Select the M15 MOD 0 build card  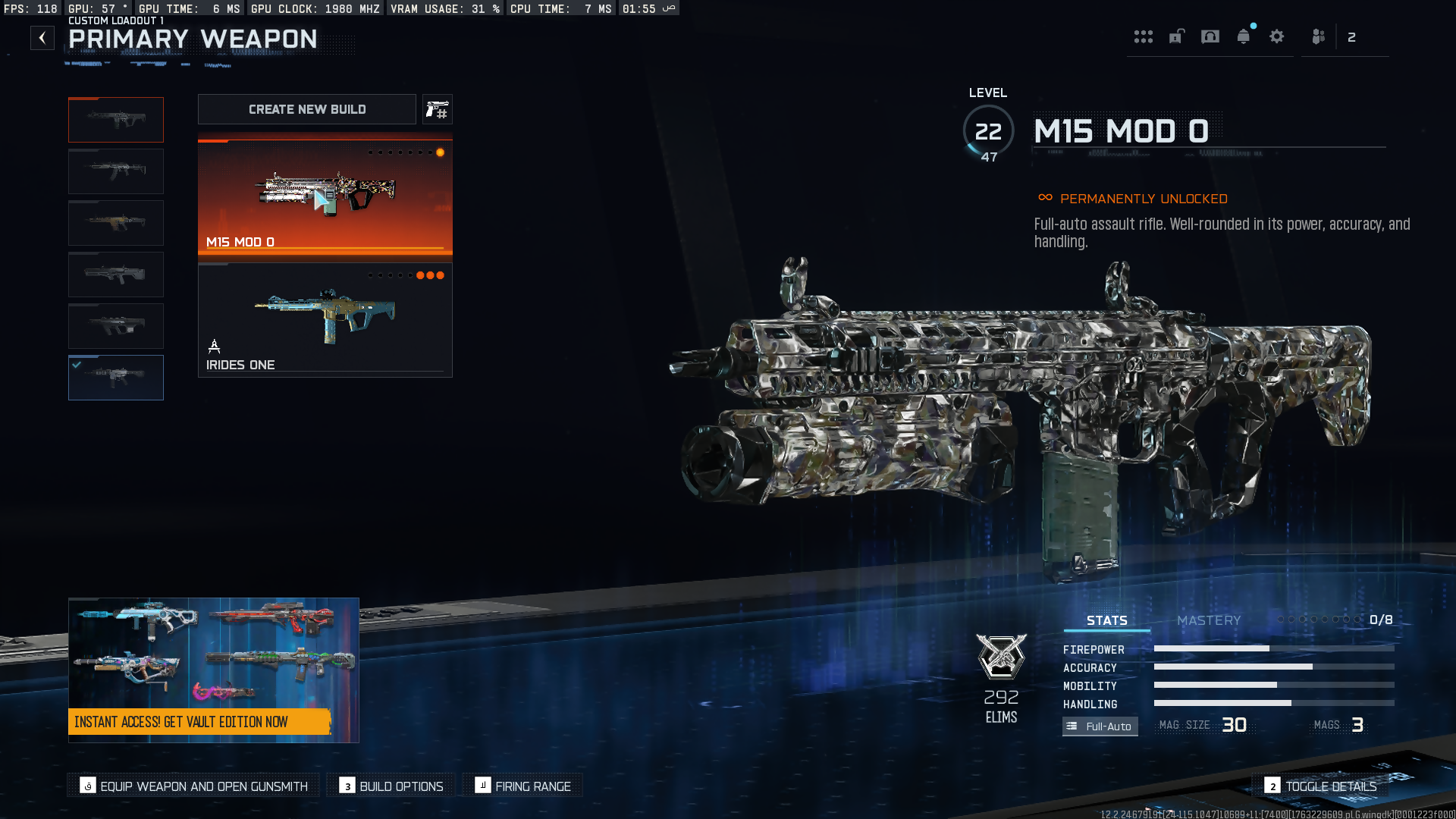coord(325,196)
